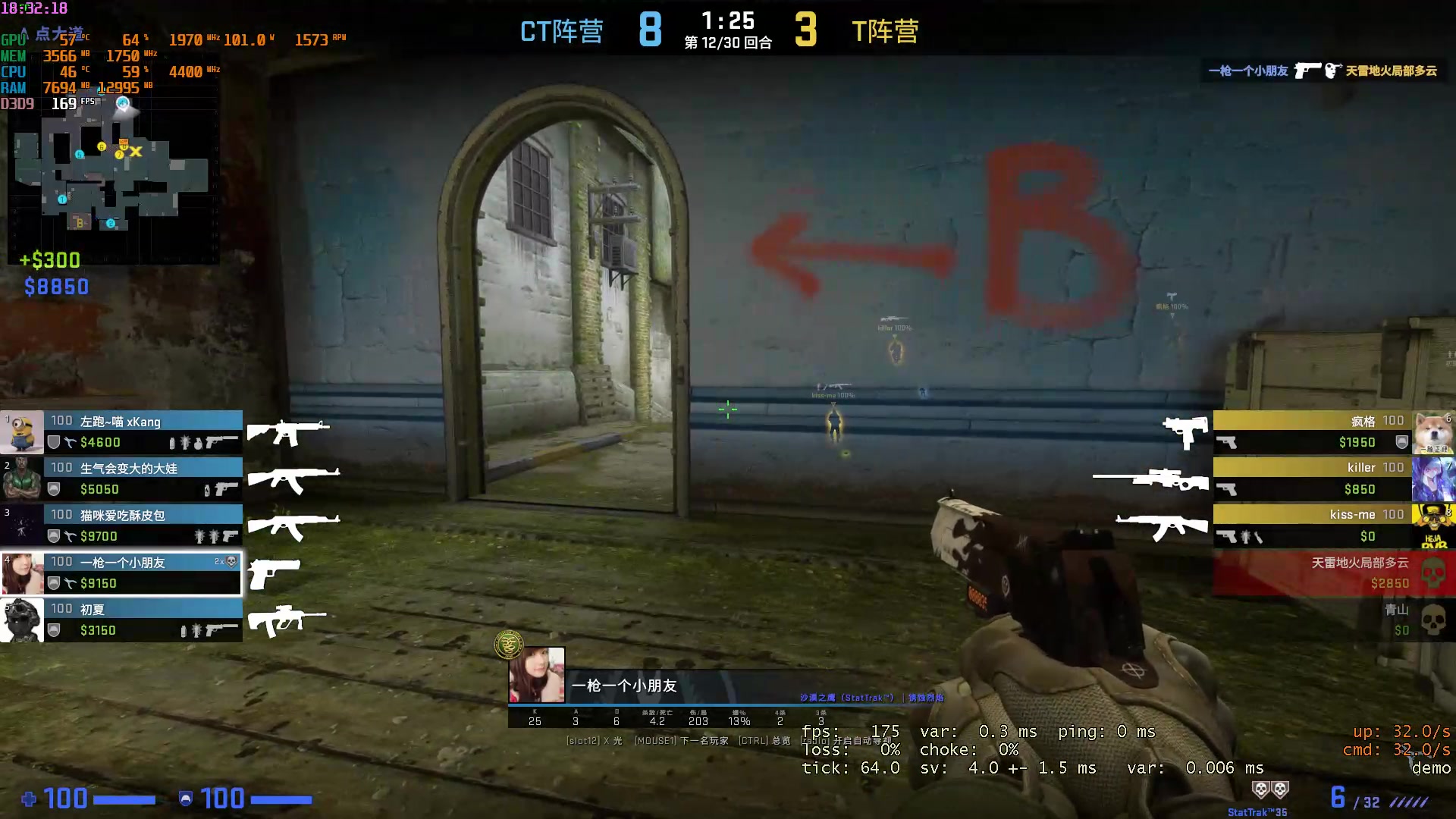
Task: Select the armor shield icon under 猫咪爱吃酥皮包
Action: point(52,536)
